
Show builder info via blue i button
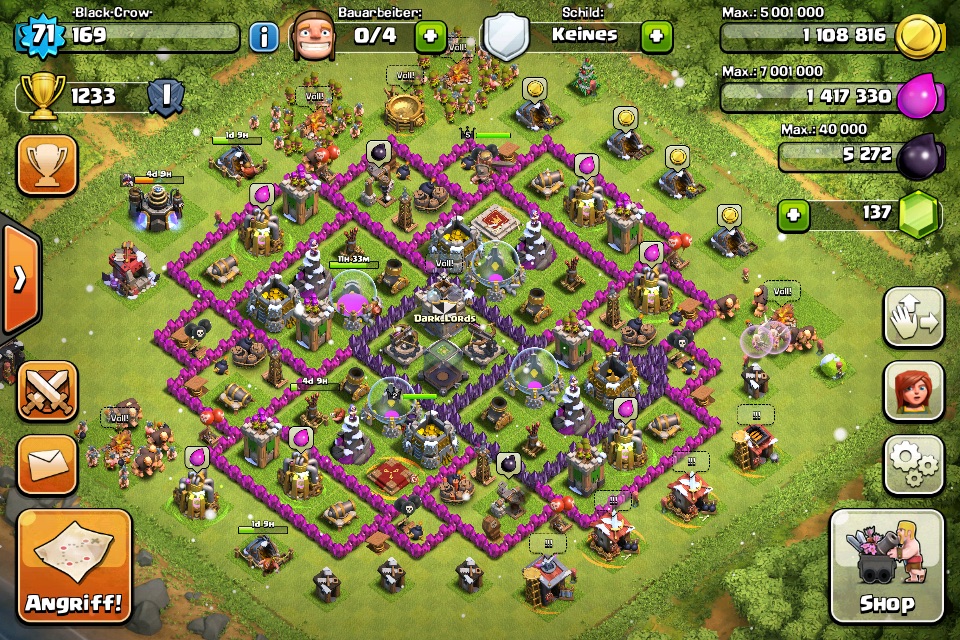click(263, 38)
